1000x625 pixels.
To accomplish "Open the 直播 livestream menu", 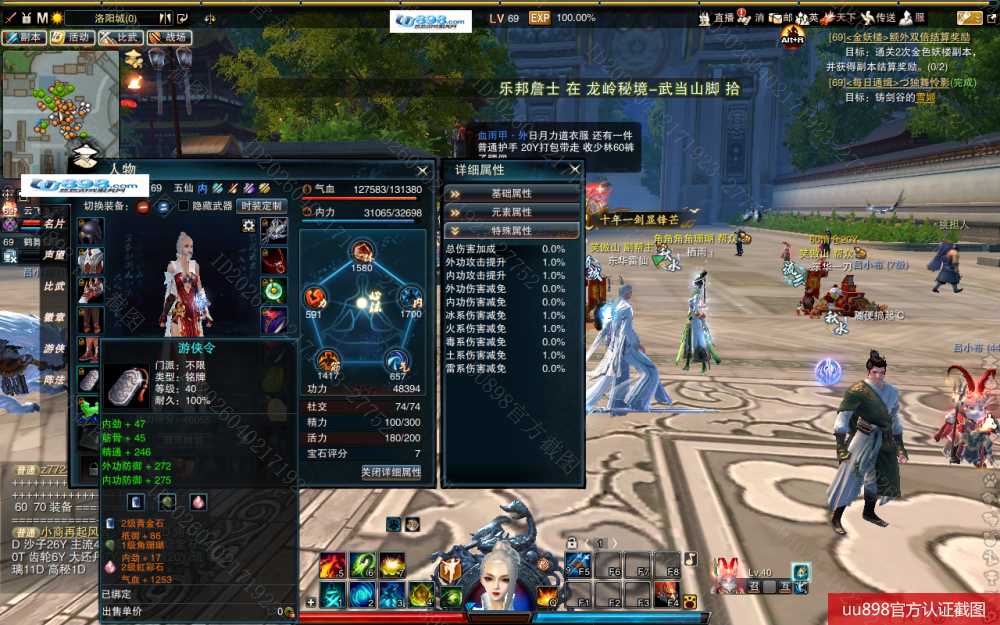I will coord(718,17).
